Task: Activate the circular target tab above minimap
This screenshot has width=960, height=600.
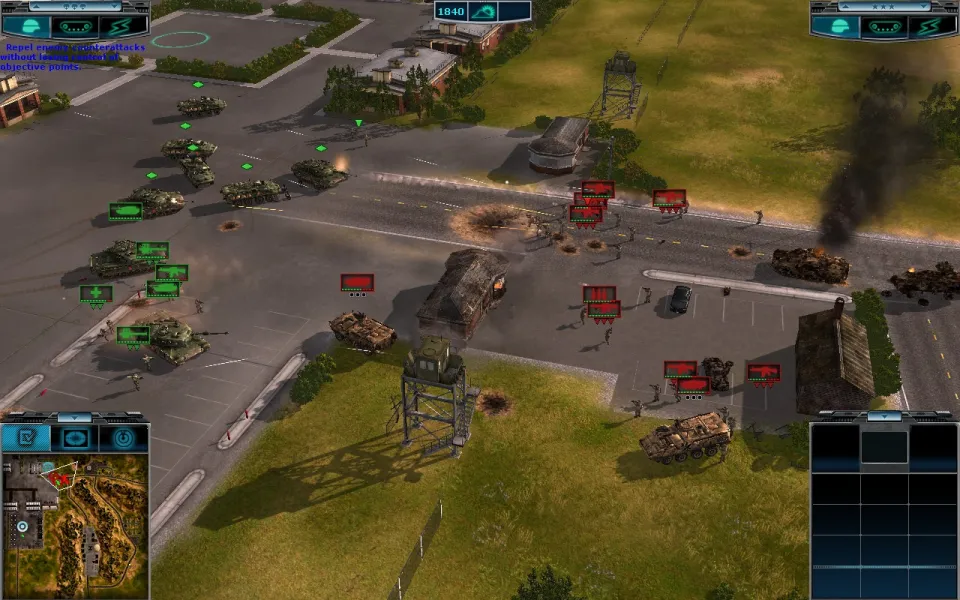Action: (123, 438)
